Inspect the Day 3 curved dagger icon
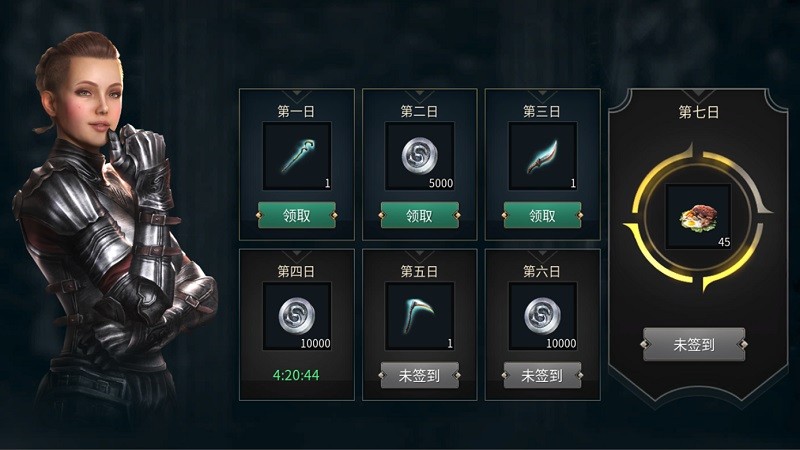 click(543, 157)
